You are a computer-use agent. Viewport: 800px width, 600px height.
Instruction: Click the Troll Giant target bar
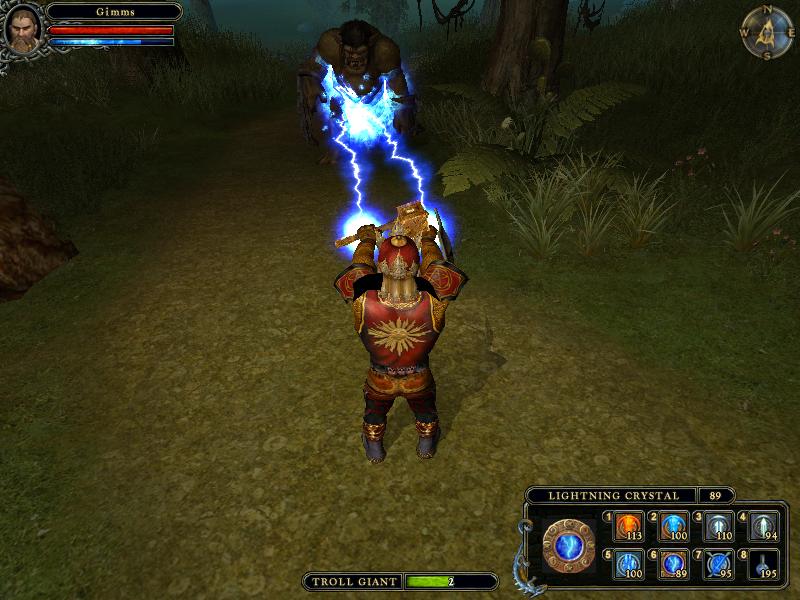pos(400,581)
